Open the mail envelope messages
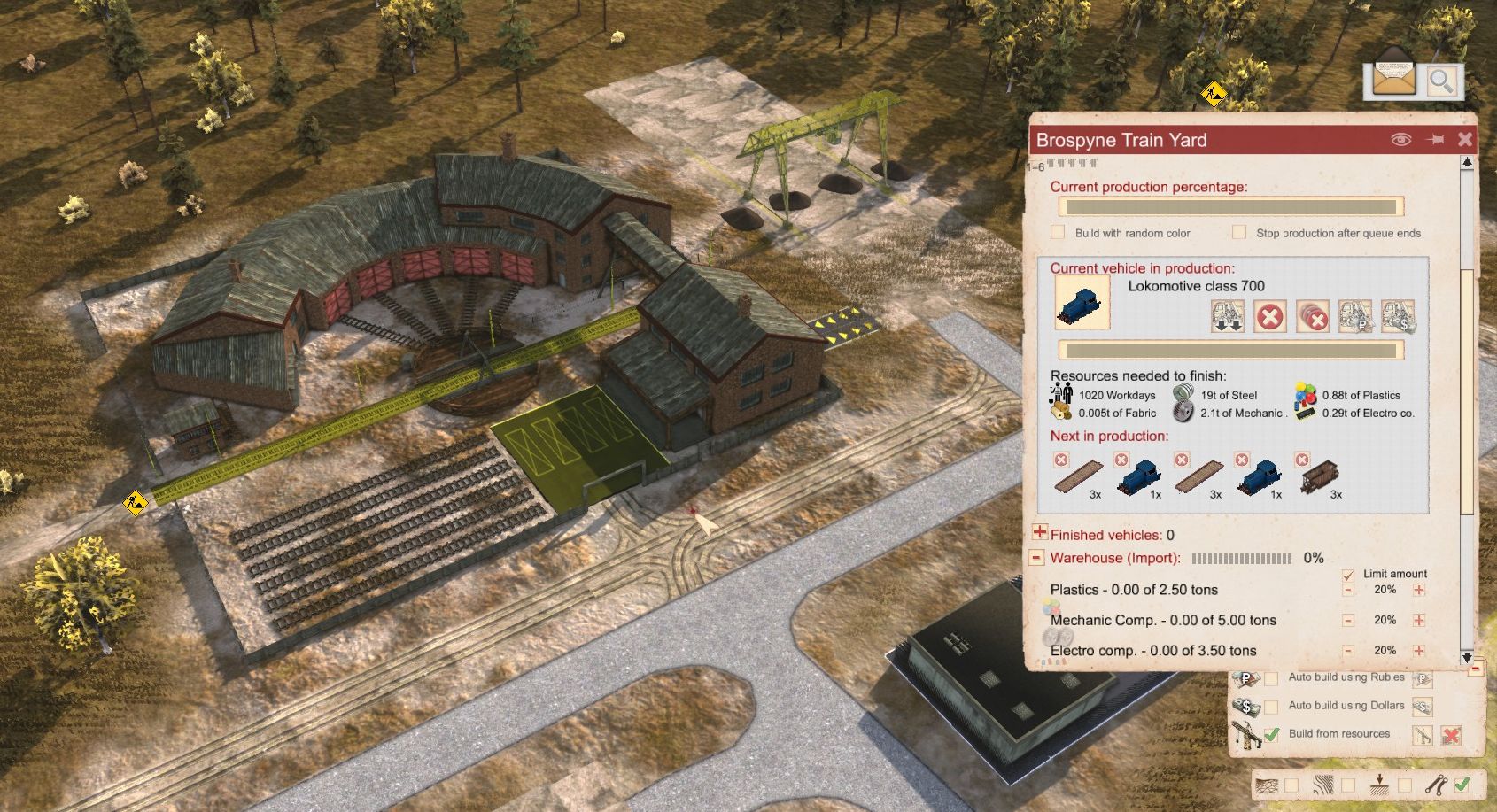Viewport: 1497px width, 812px height. (x=1392, y=78)
